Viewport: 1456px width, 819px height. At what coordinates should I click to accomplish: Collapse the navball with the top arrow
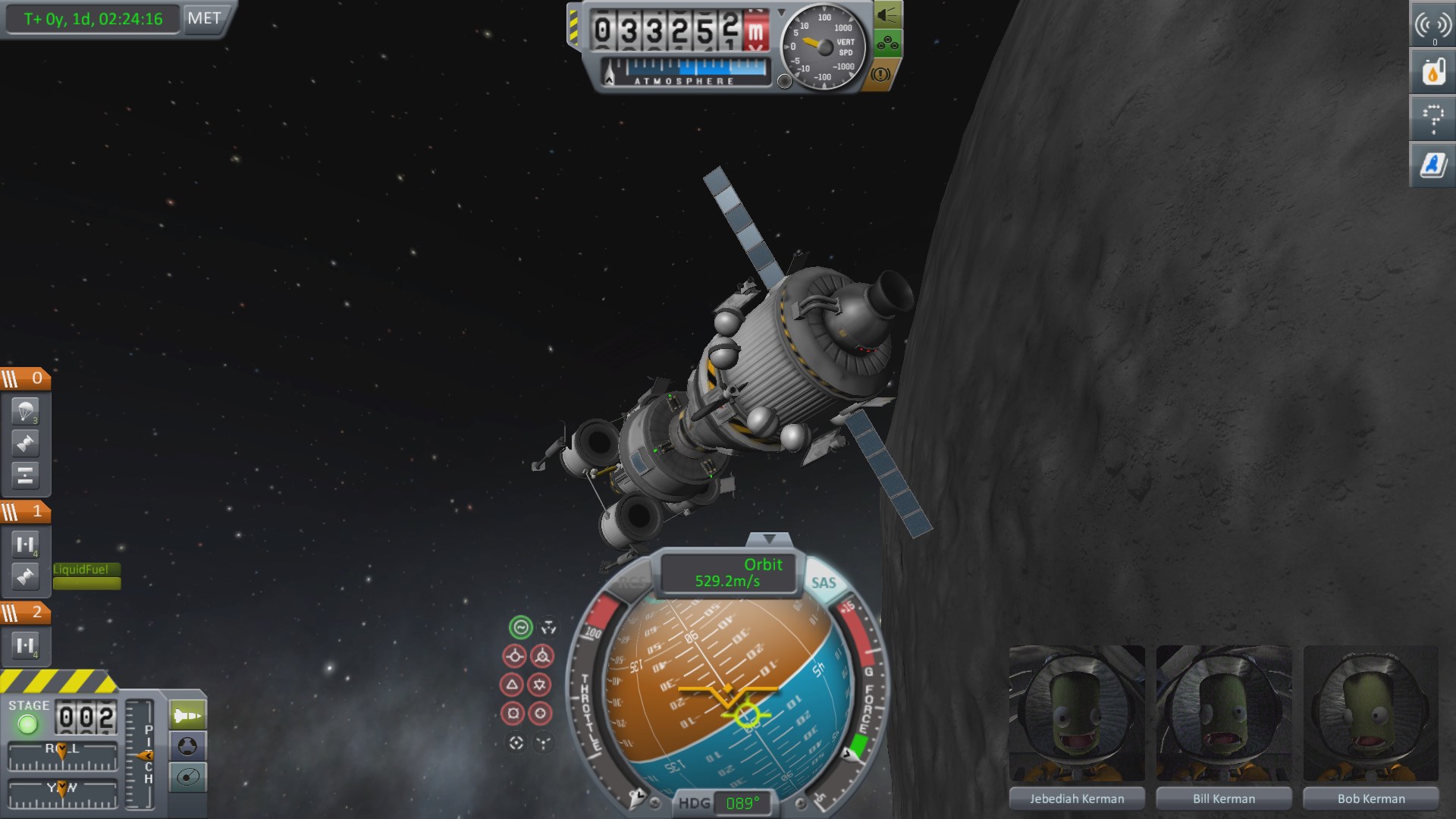click(x=769, y=538)
